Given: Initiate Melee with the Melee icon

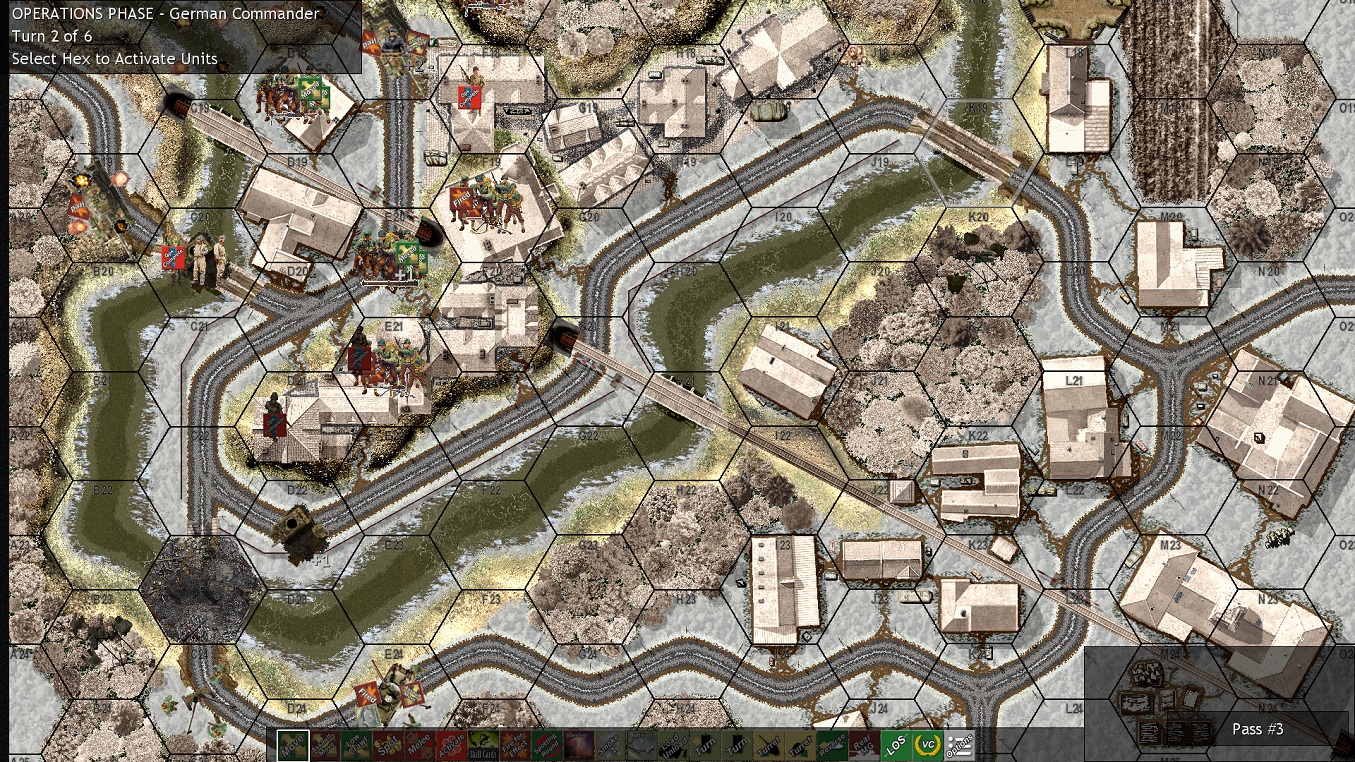Looking at the screenshot, I should (417, 745).
